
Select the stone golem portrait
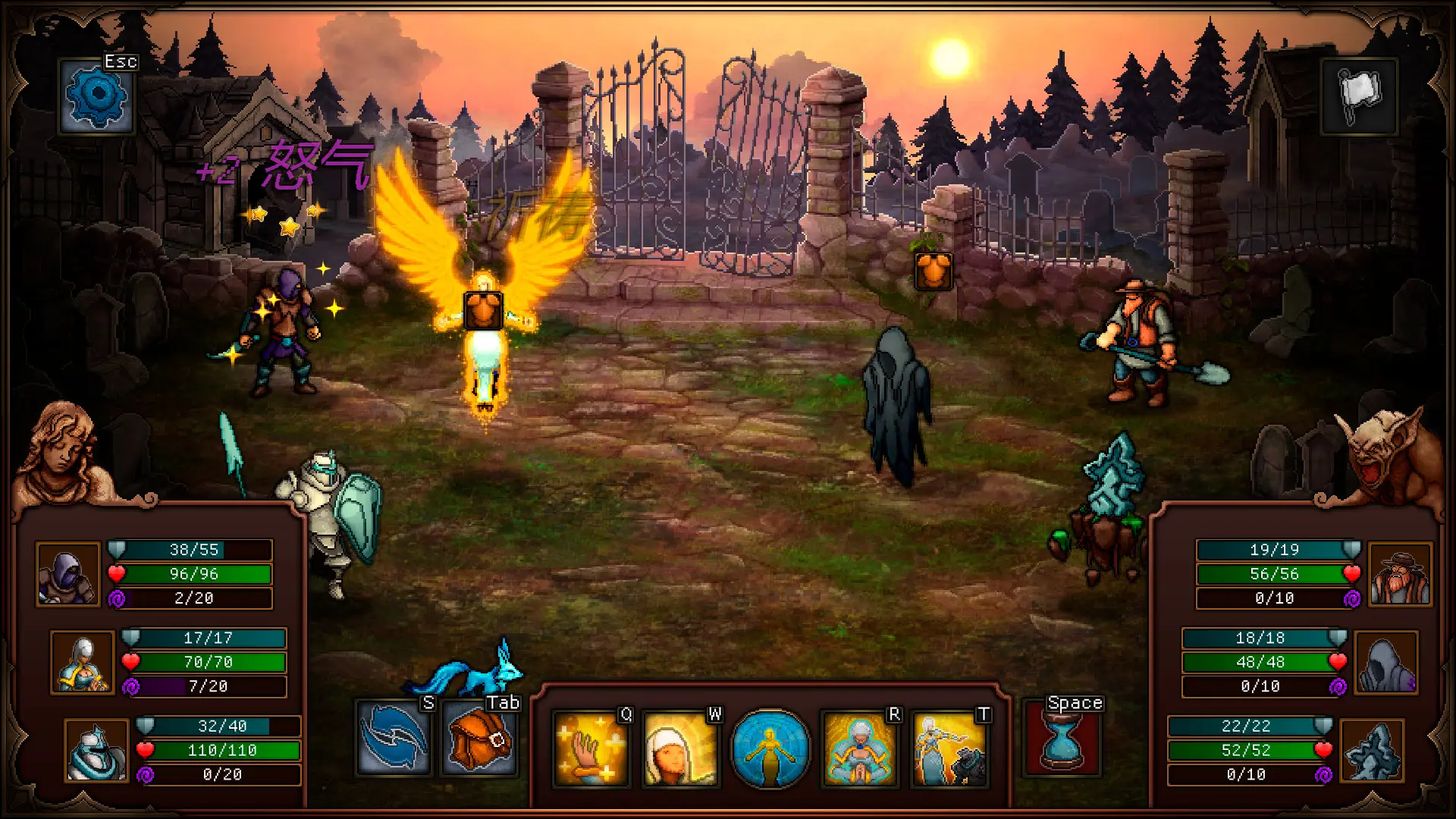(99, 752)
